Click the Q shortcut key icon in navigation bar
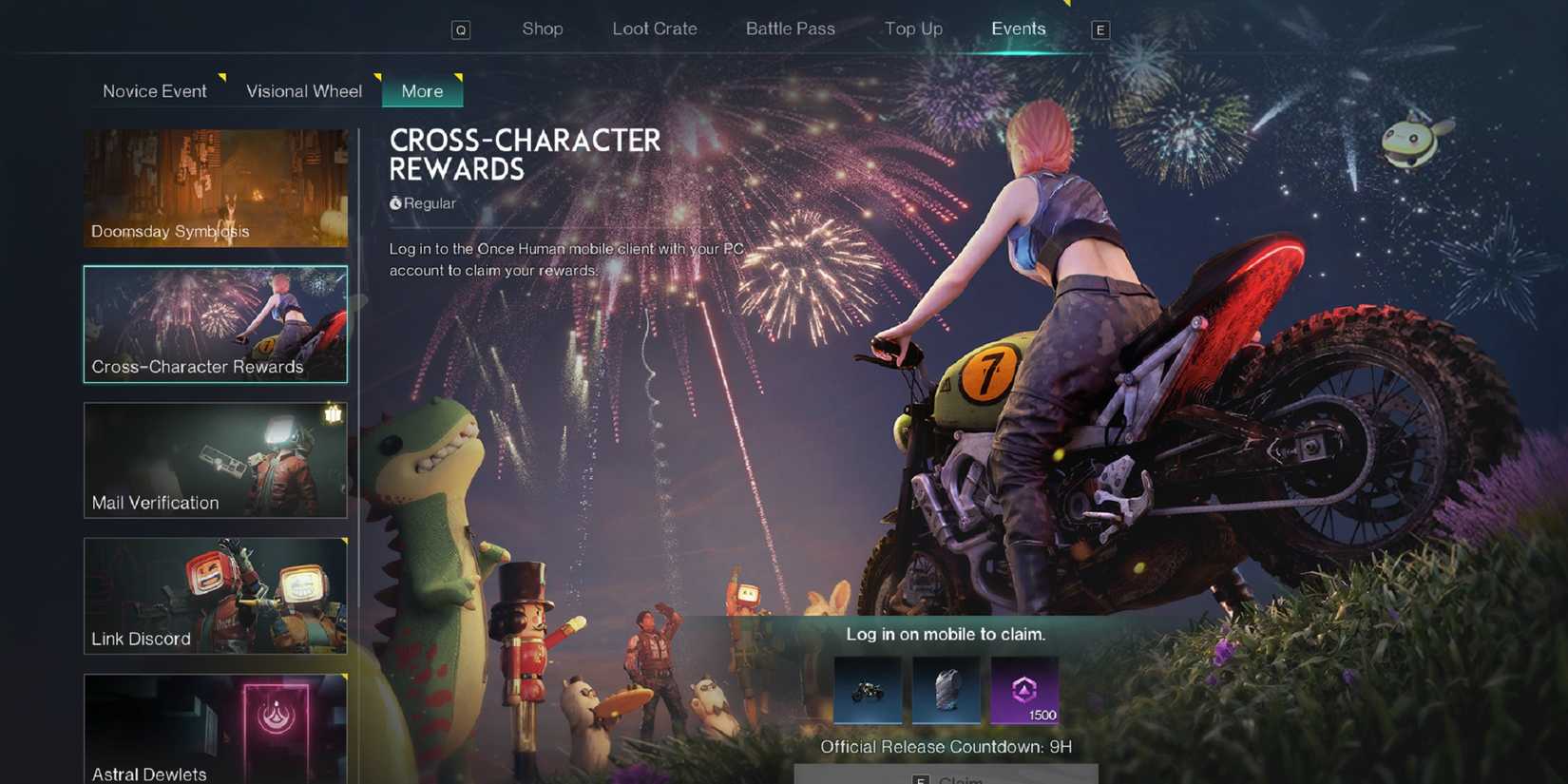The height and width of the screenshot is (784, 1568). (x=462, y=29)
